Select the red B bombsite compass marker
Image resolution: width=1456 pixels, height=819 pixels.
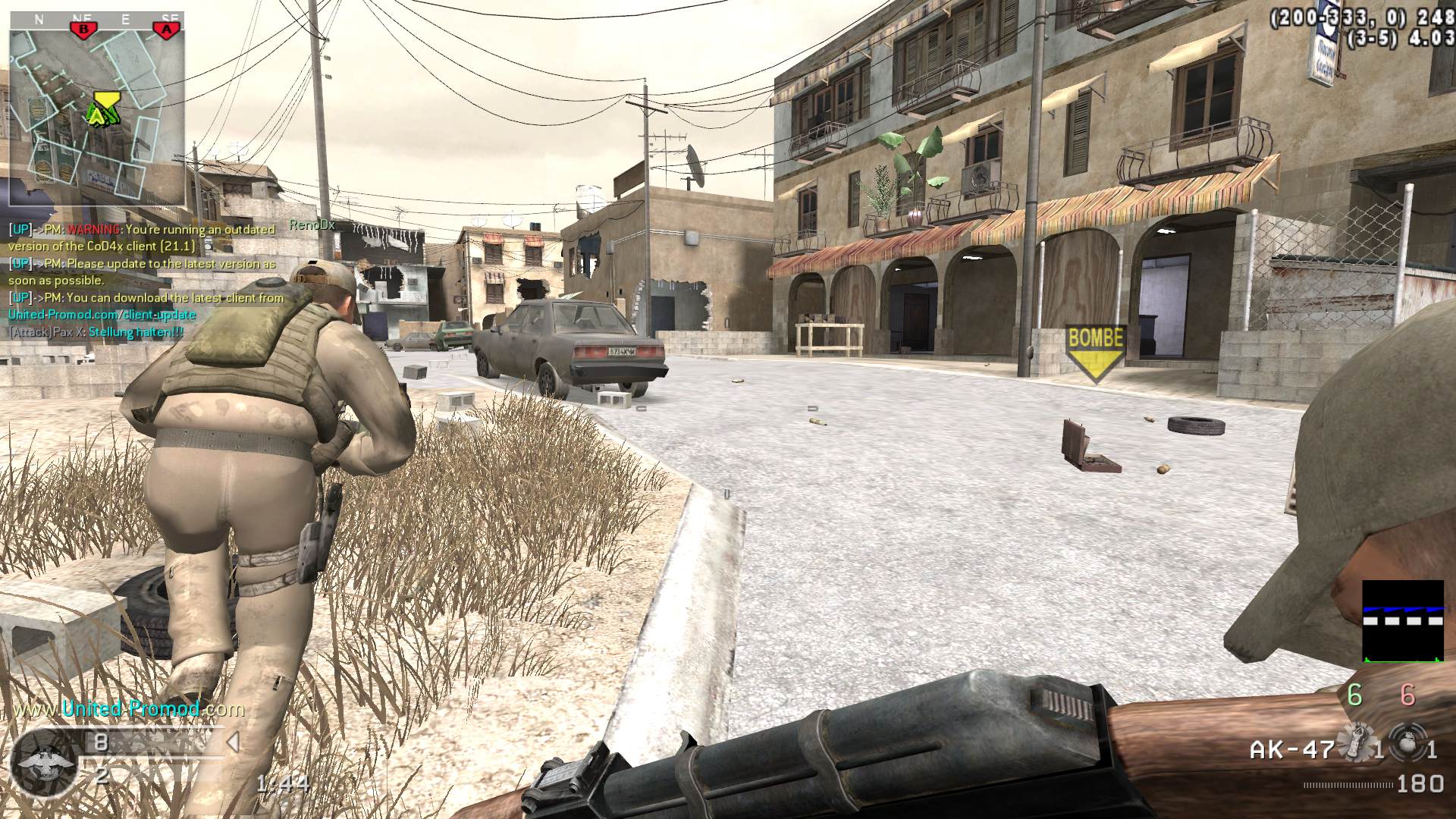tap(83, 29)
